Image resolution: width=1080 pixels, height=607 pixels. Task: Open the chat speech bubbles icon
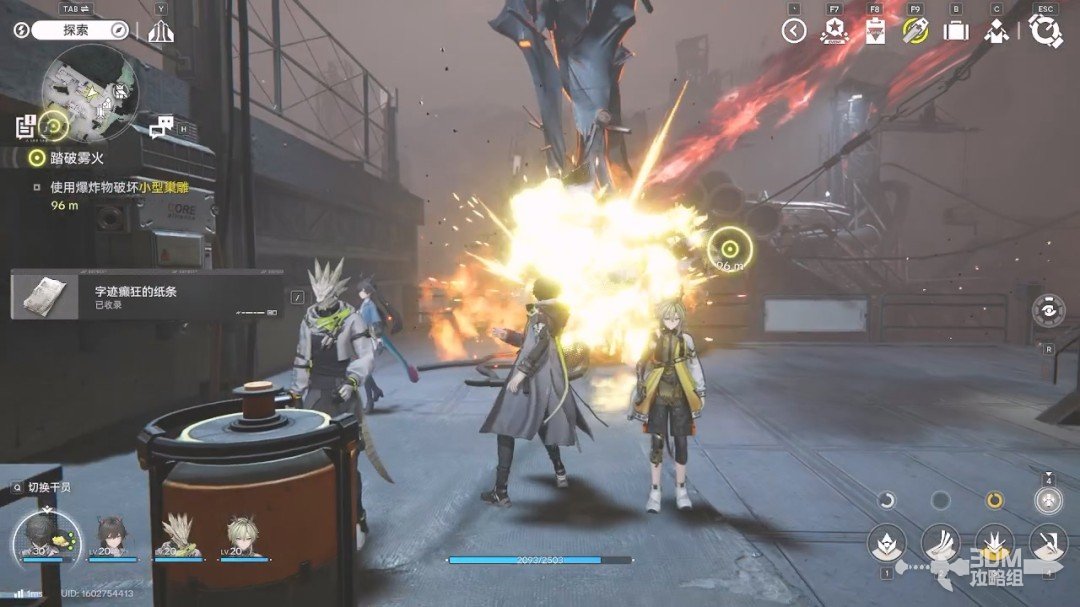click(161, 127)
